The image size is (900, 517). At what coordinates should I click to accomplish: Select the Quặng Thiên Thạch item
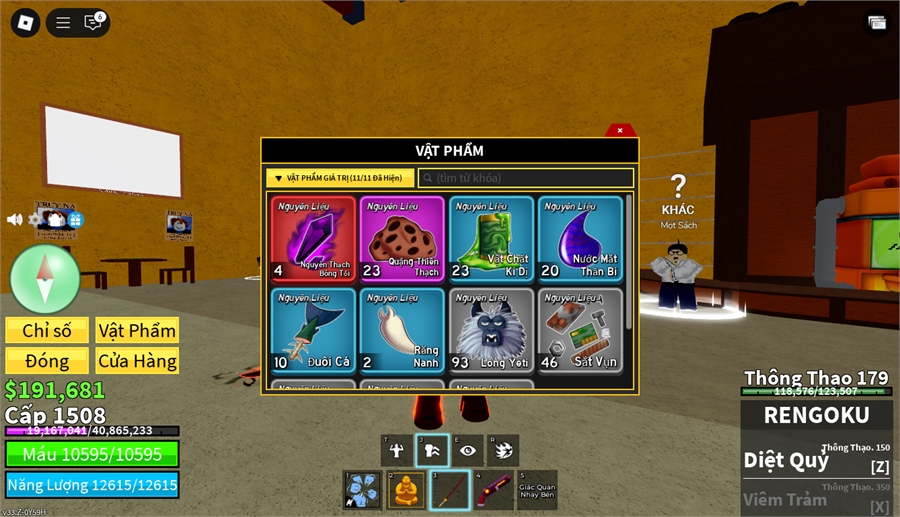(402, 238)
